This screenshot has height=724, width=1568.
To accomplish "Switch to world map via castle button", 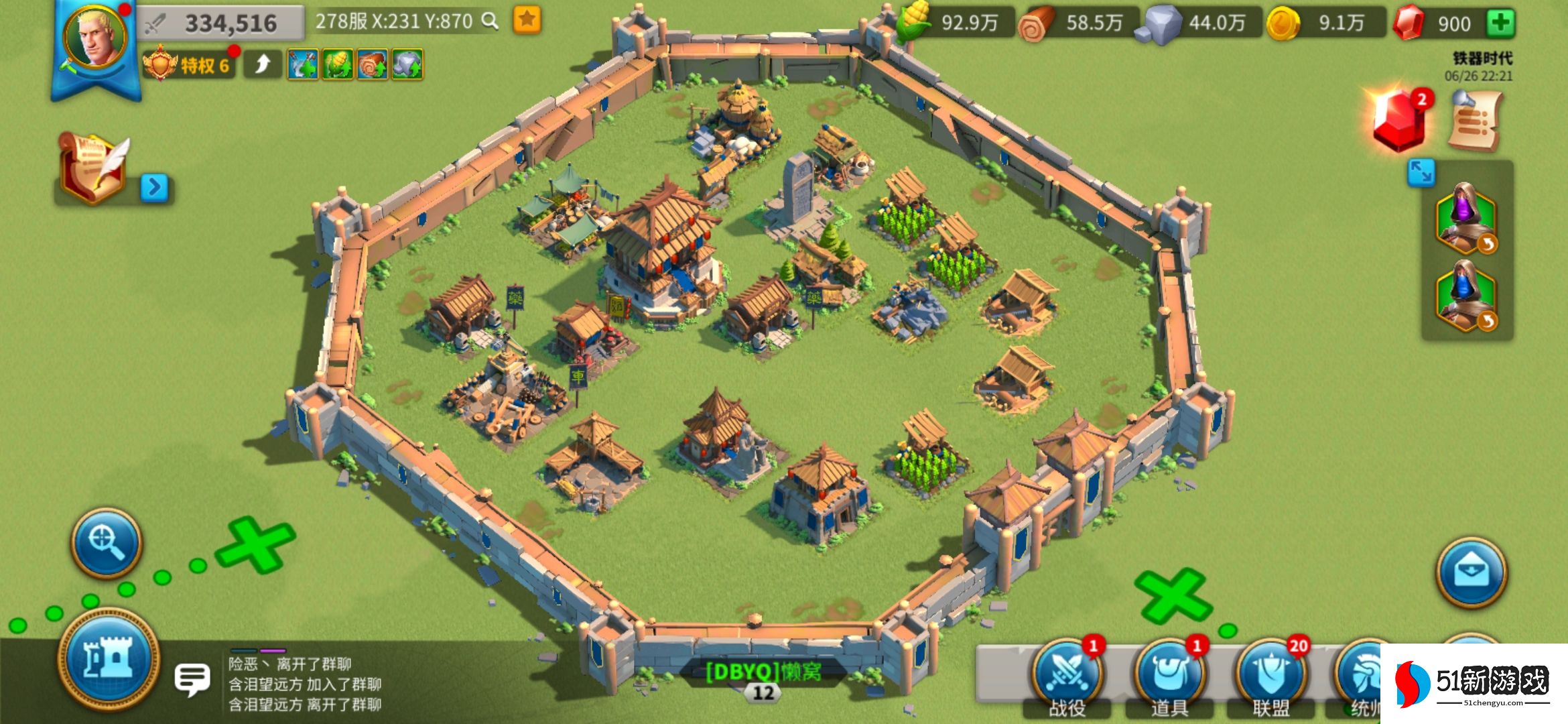I will (x=109, y=658).
